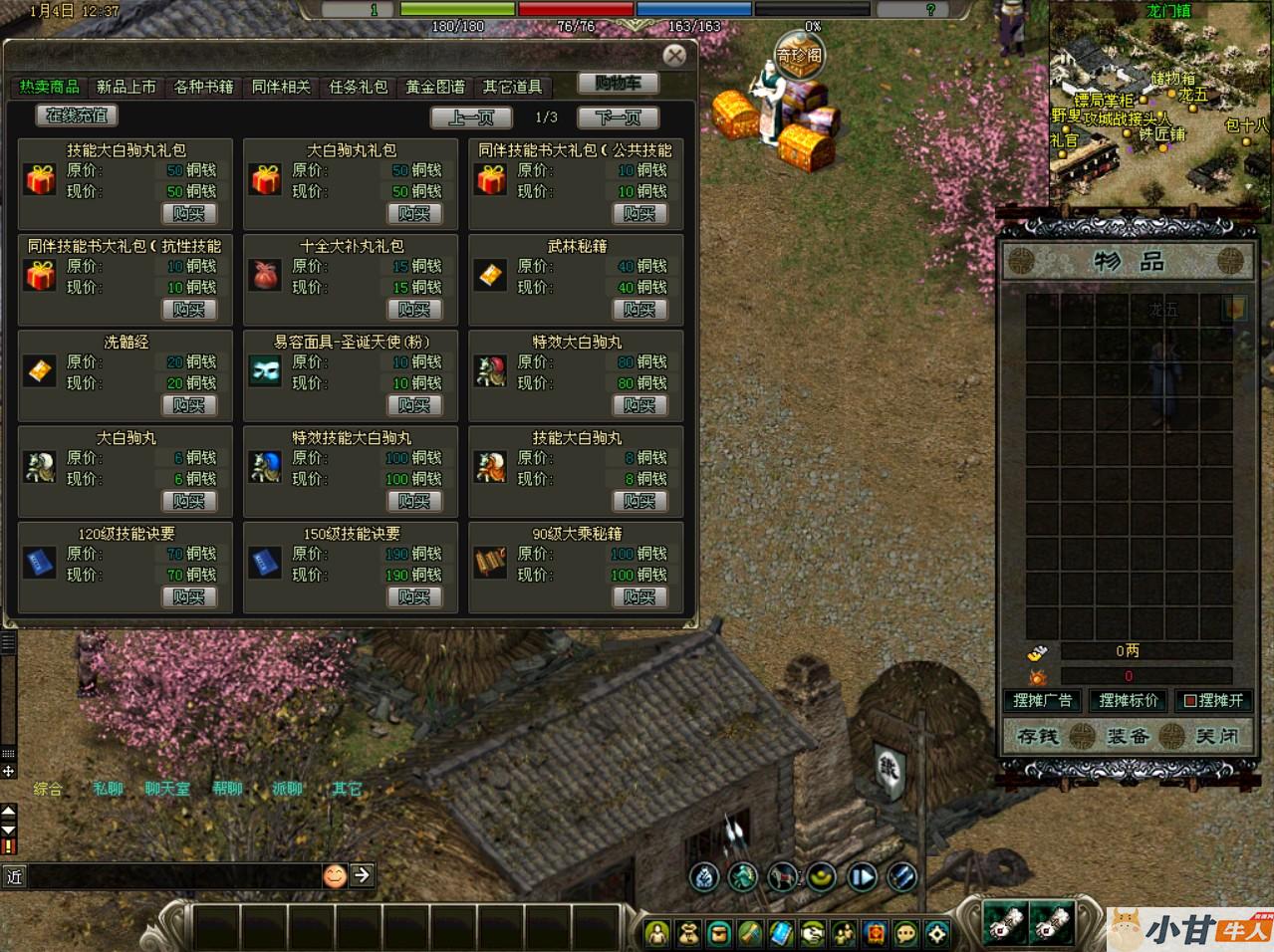Viewport: 1274px width, 952px height.
Task: Buy the 武林秘籍 item
Action: point(639,310)
